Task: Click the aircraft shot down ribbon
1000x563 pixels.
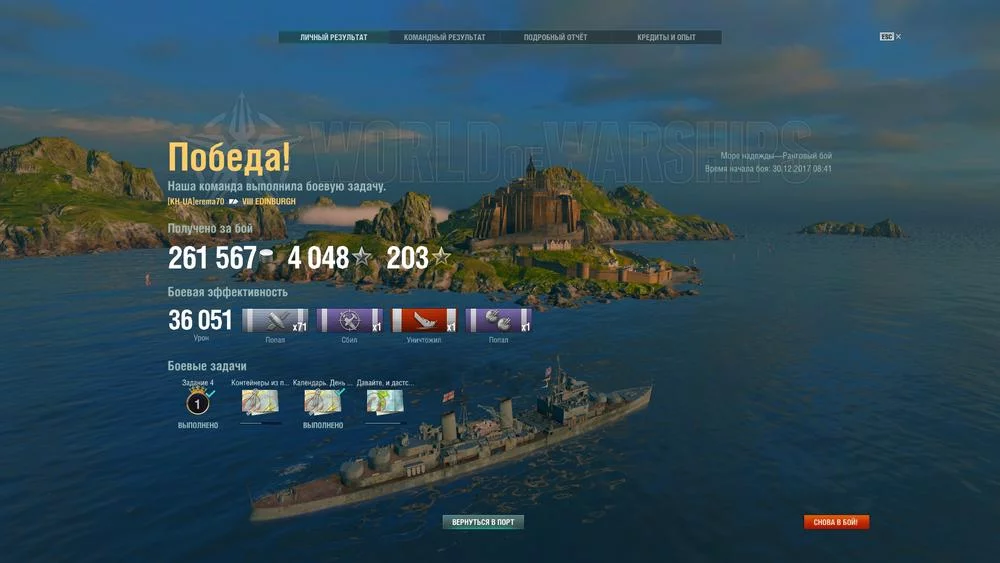Action: tap(349, 321)
